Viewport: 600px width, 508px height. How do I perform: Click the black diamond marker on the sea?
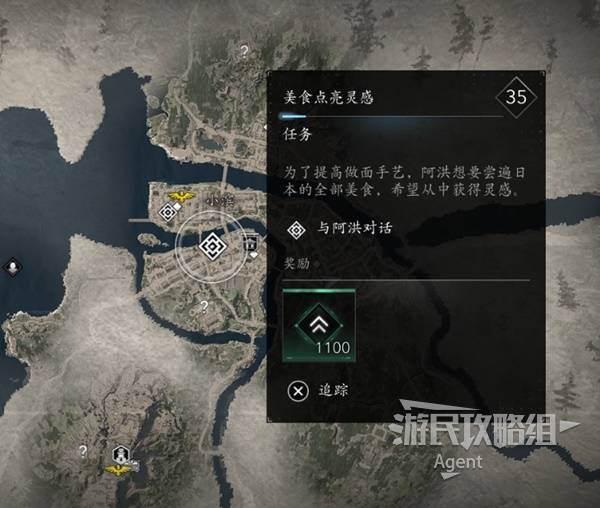(12, 267)
